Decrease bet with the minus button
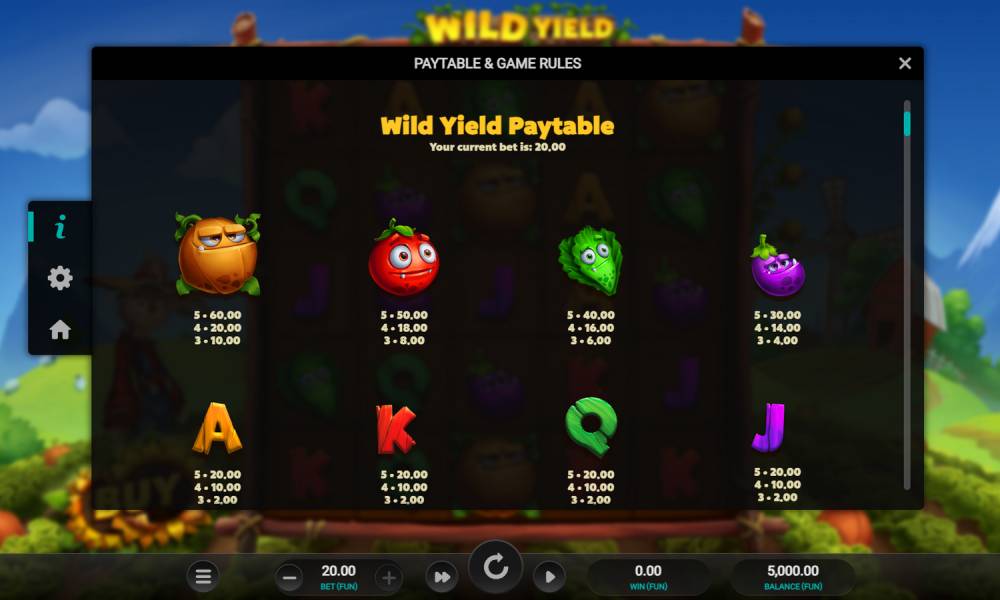The height and width of the screenshot is (600, 1000). (x=289, y=577)
